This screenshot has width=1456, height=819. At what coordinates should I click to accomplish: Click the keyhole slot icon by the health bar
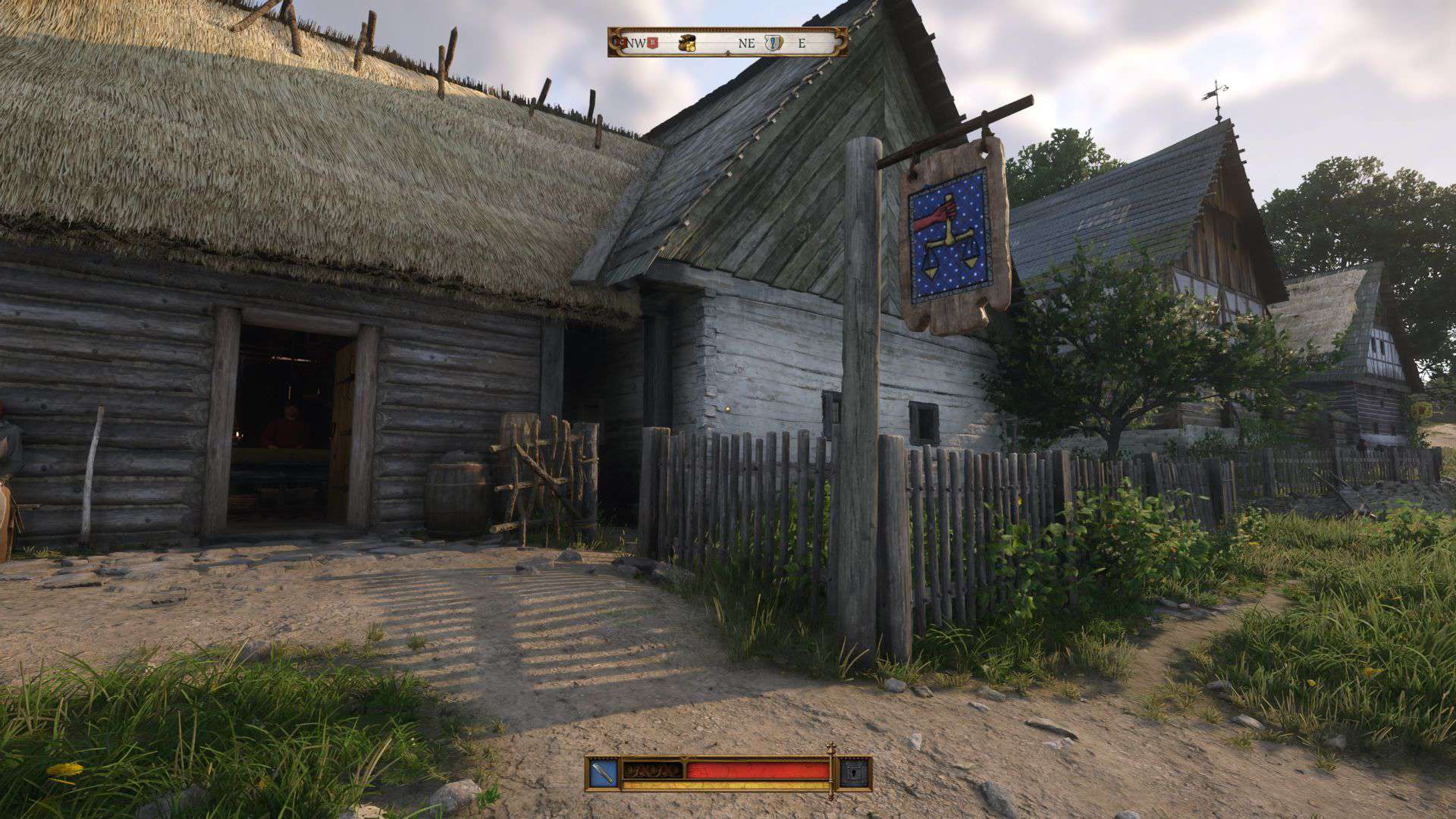click(x=852, y=773)
